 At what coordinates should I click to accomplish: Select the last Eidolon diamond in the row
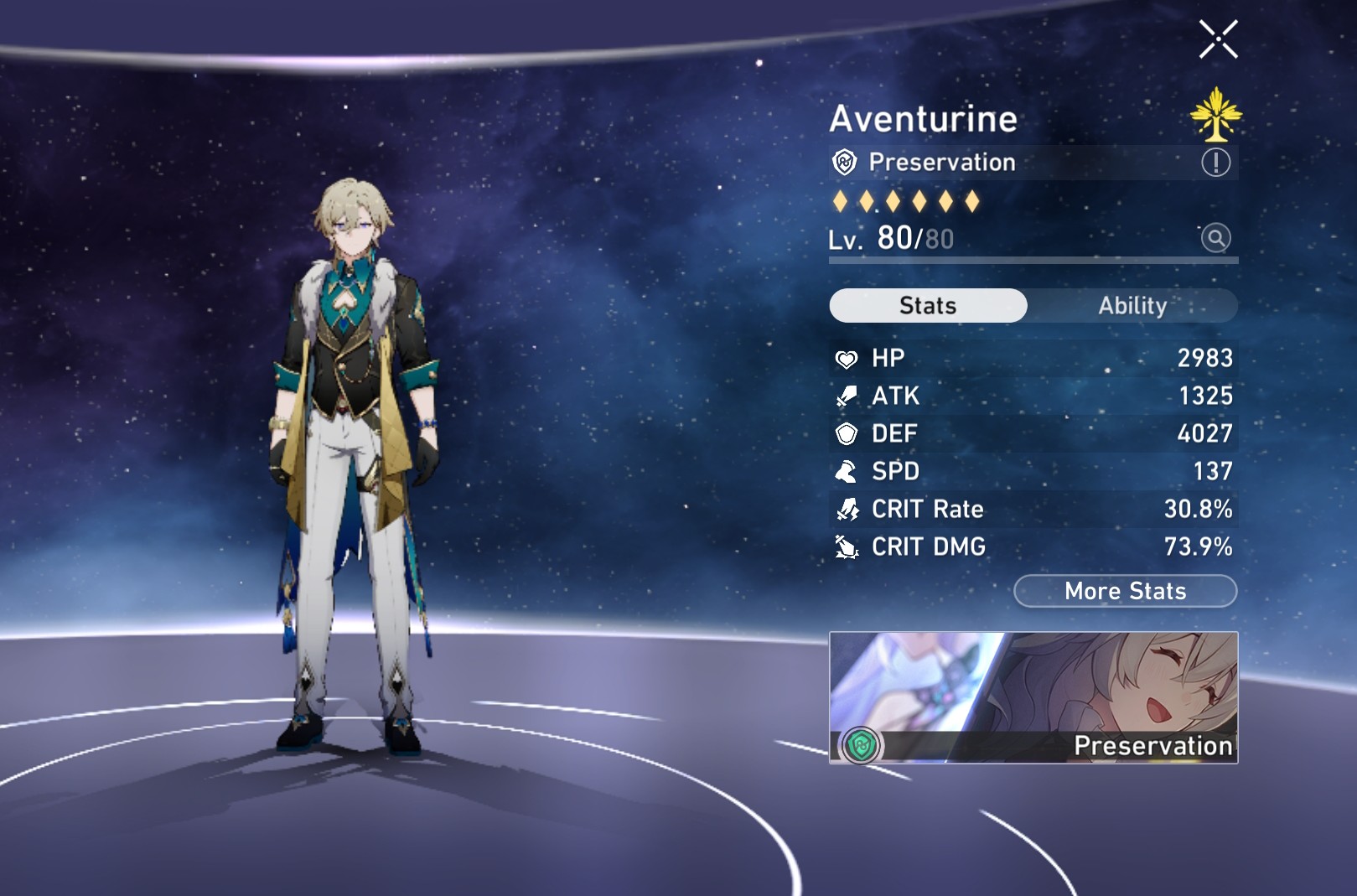click(x=972, y=201)
